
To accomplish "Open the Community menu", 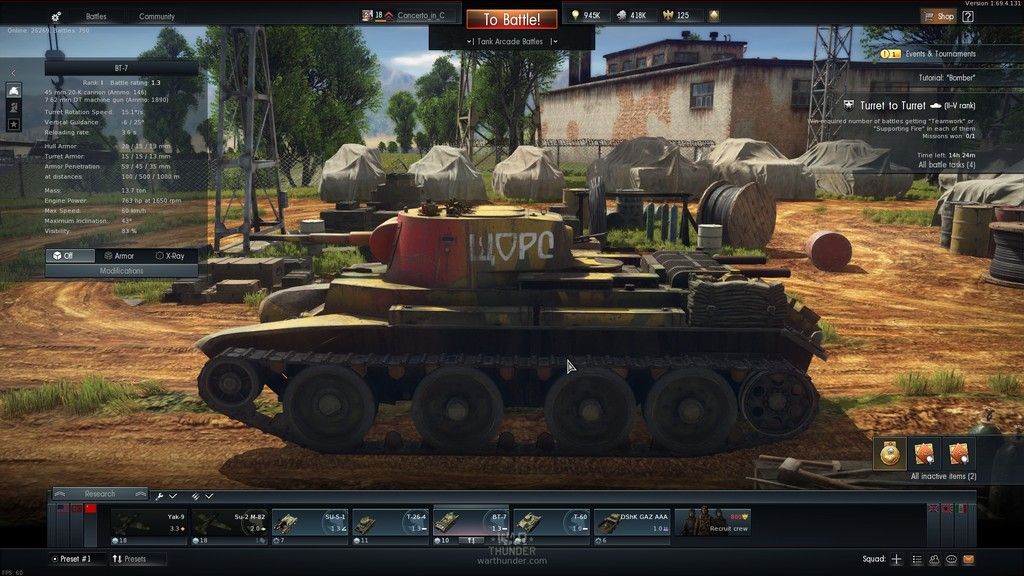I will click(156, 17).
